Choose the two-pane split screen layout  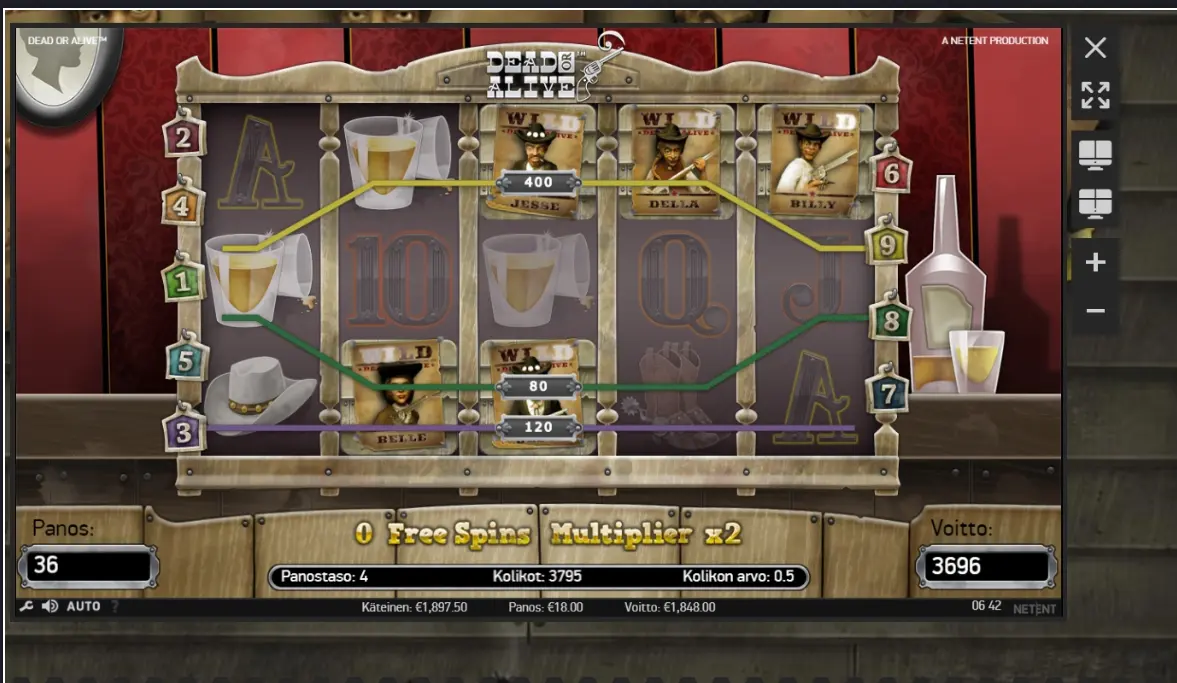point(1095,155)
